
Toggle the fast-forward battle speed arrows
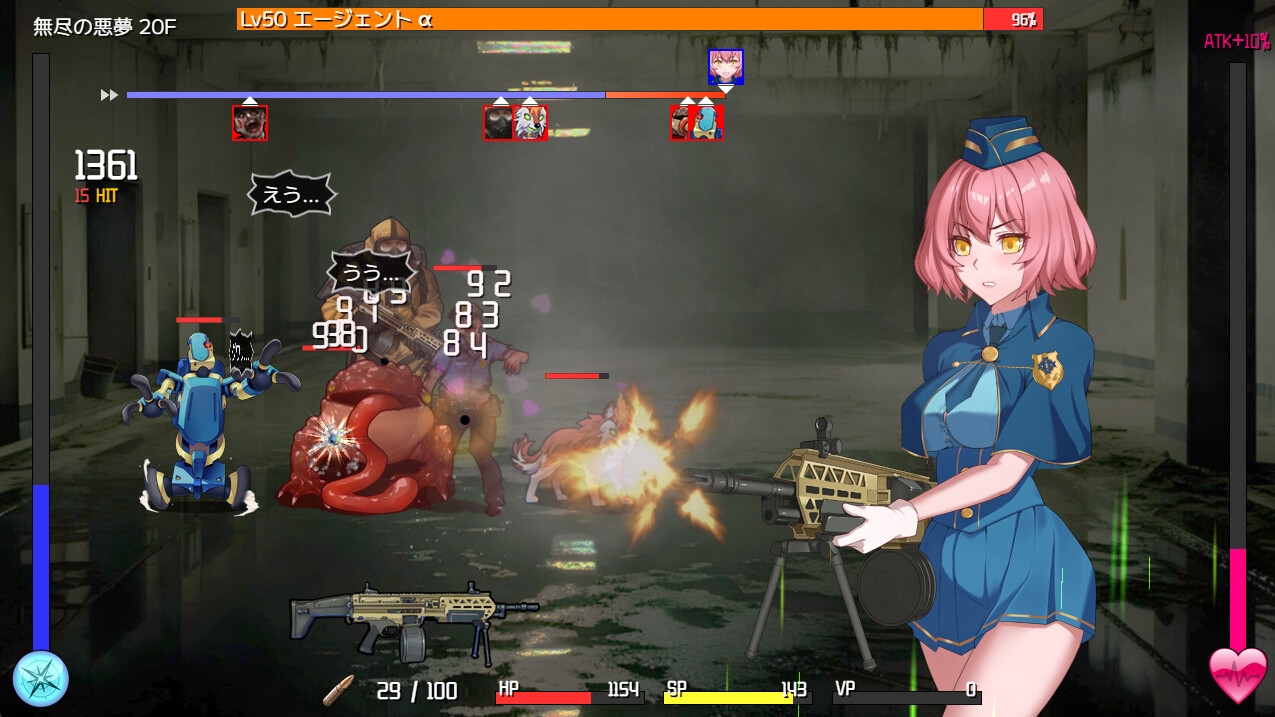pos(109,95)
